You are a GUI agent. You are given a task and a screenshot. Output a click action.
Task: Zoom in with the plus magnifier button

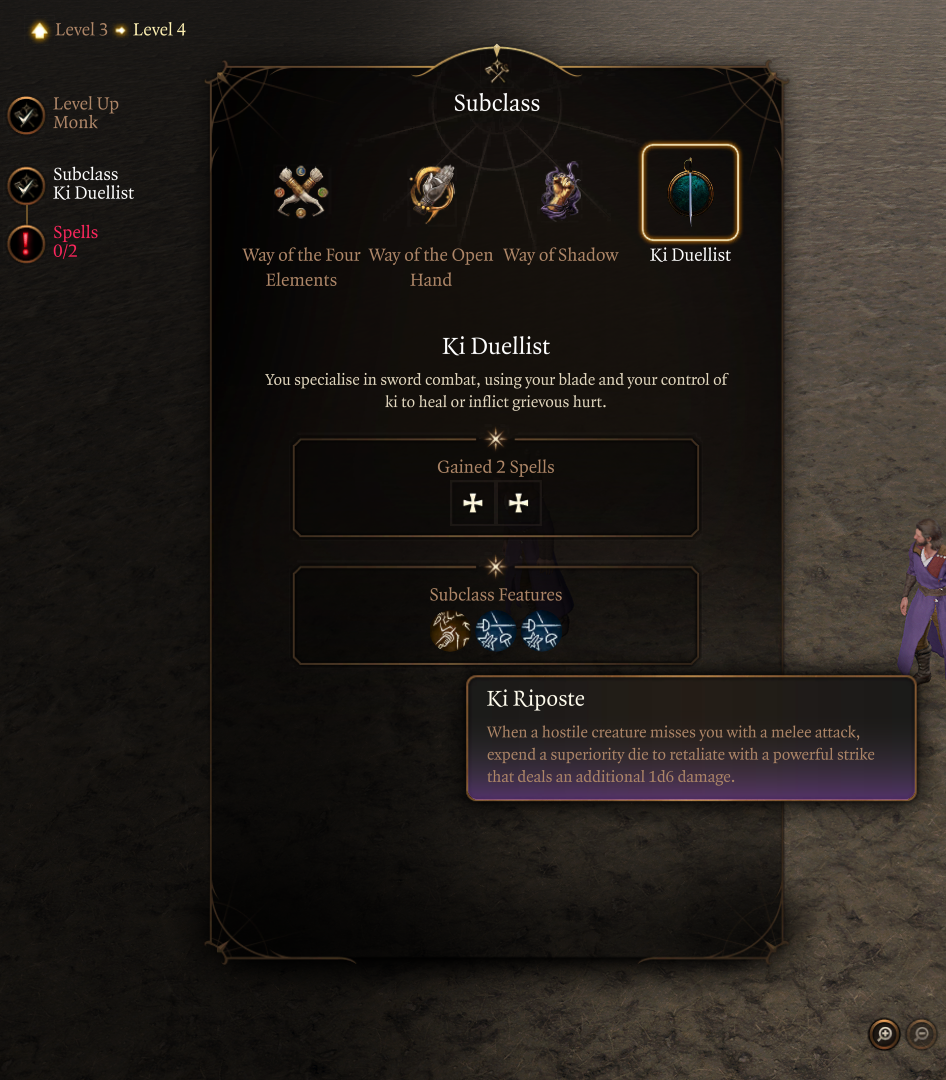884,1034
